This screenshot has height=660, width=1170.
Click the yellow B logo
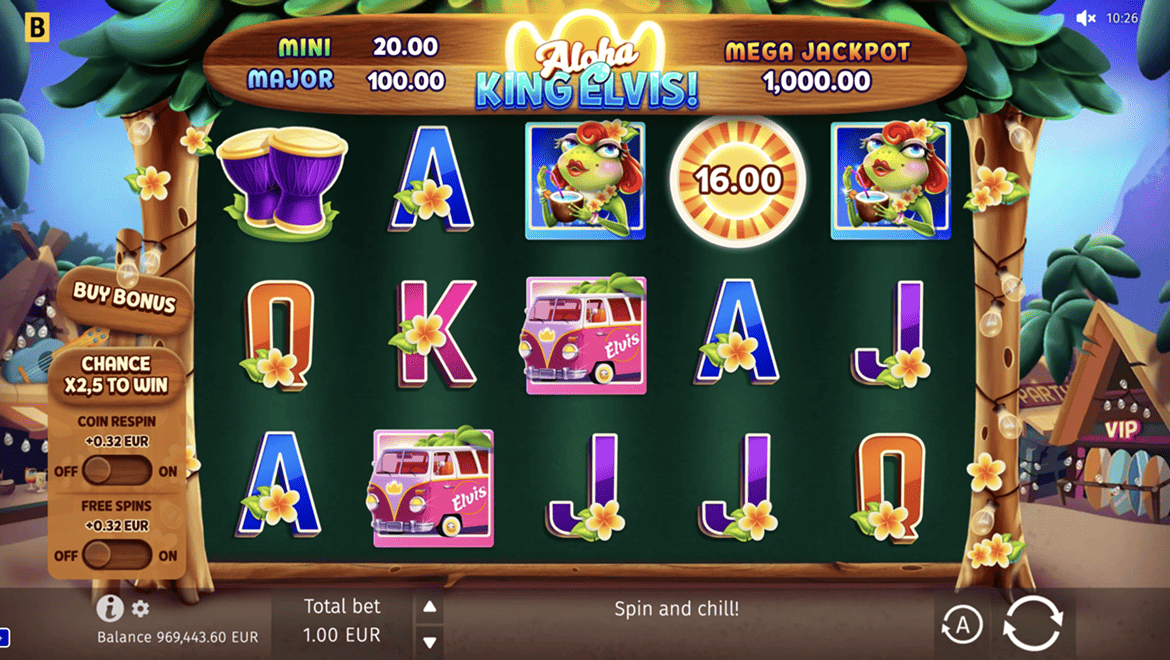(36, 26)
